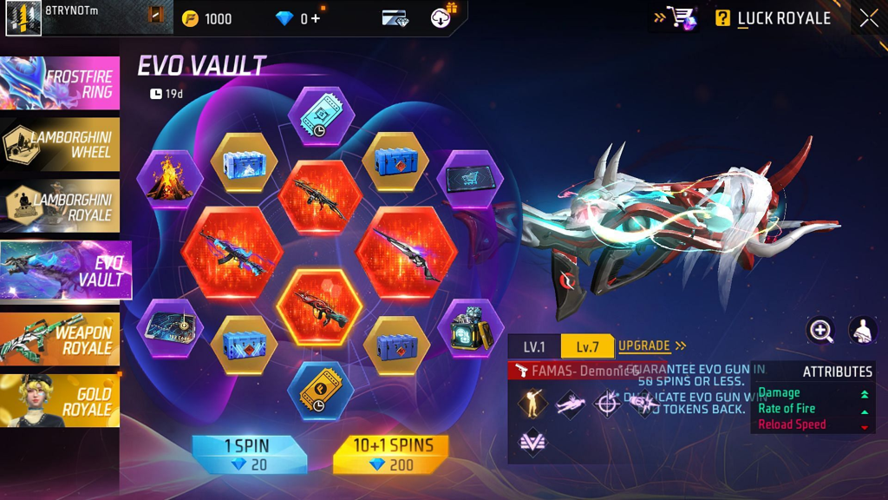888x500 pixels.
Task: Toggle the character preview icon
Action: point(861,330)
